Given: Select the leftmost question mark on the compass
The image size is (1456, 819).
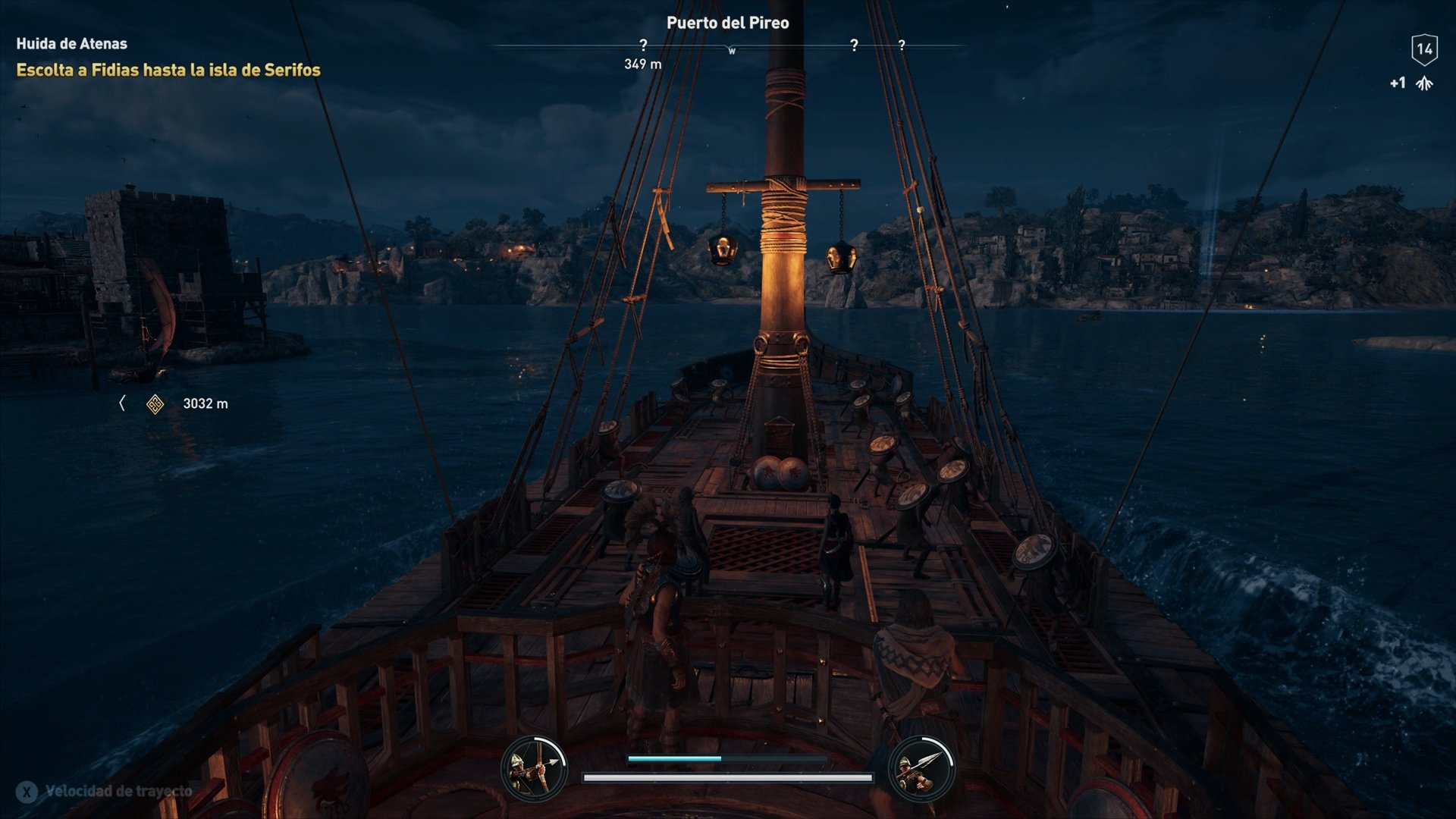Looking at the screenshot, I should [644, 45].
